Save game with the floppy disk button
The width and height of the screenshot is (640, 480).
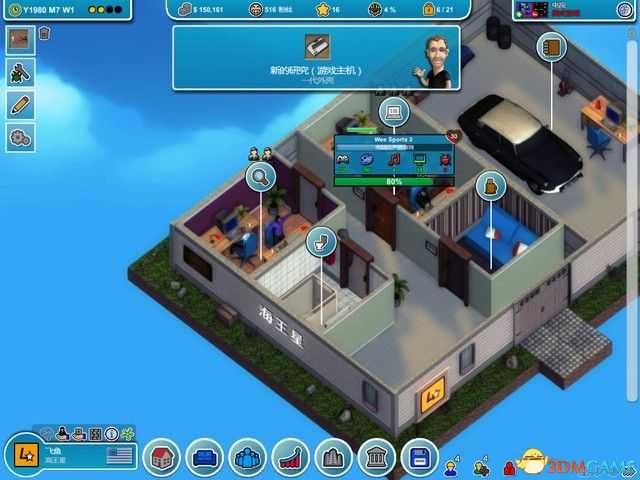[420, 459]
